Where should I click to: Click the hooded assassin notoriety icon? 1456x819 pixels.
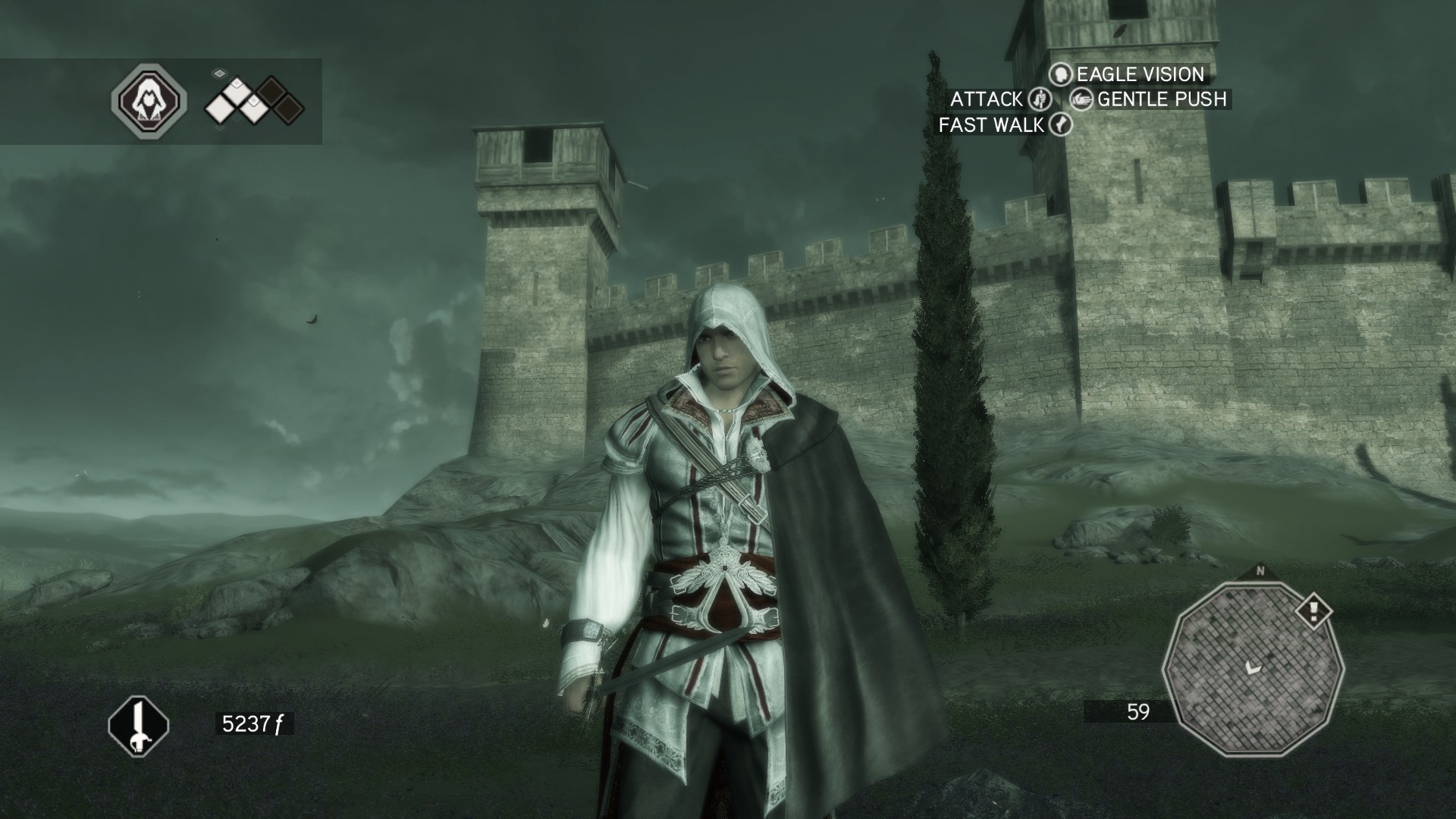[x=149, y=100]
